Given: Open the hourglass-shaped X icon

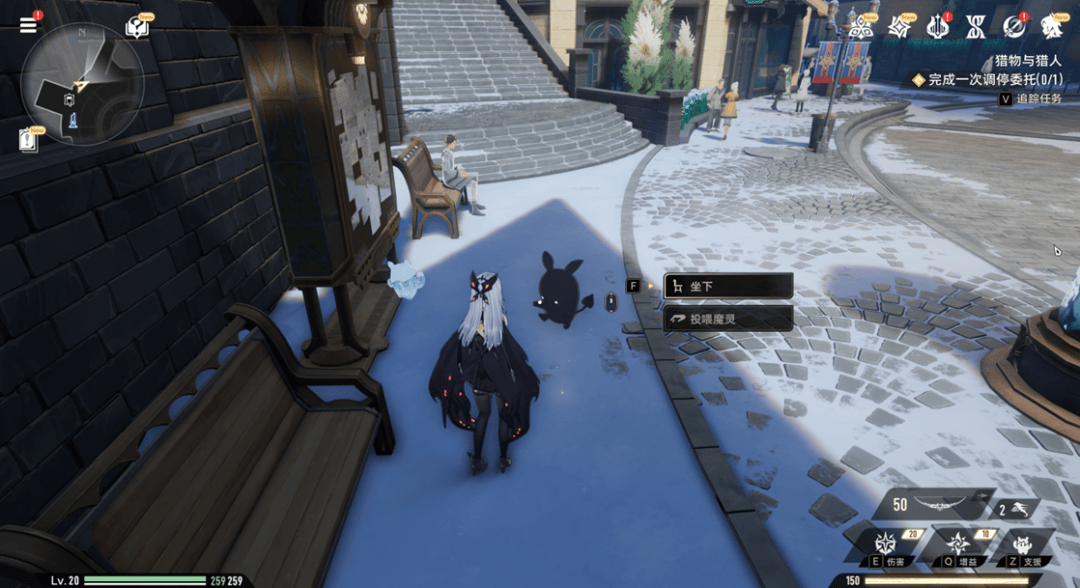Looking at the screenshot, I should click(x=975, y=27).
